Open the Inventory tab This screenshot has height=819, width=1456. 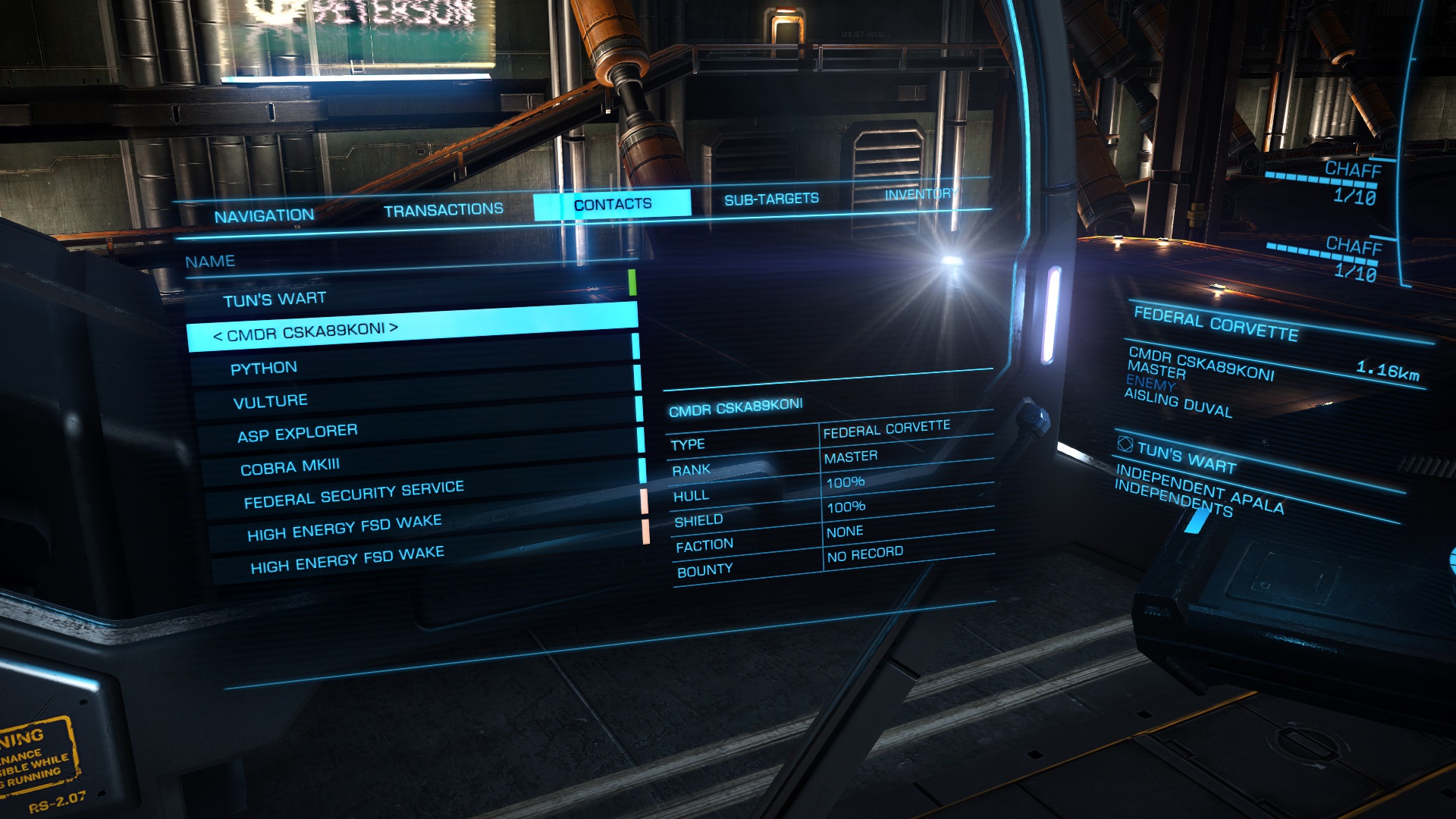click(921, 194)
